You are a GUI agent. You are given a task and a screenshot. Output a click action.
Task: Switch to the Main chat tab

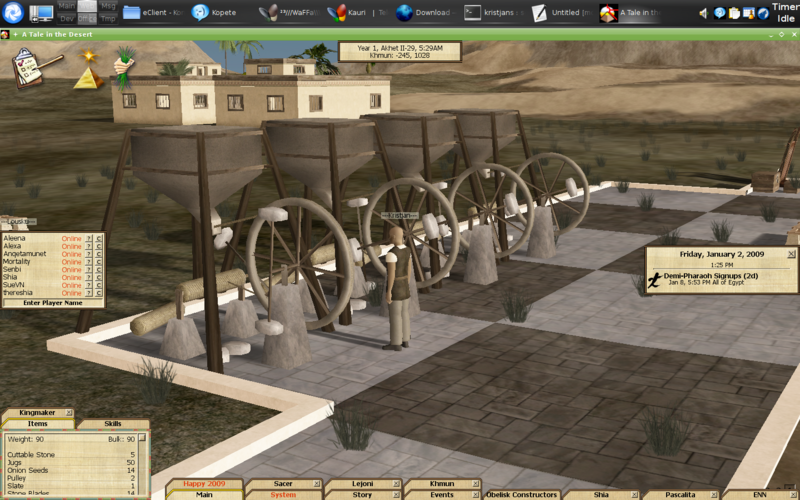coord(204,494)
